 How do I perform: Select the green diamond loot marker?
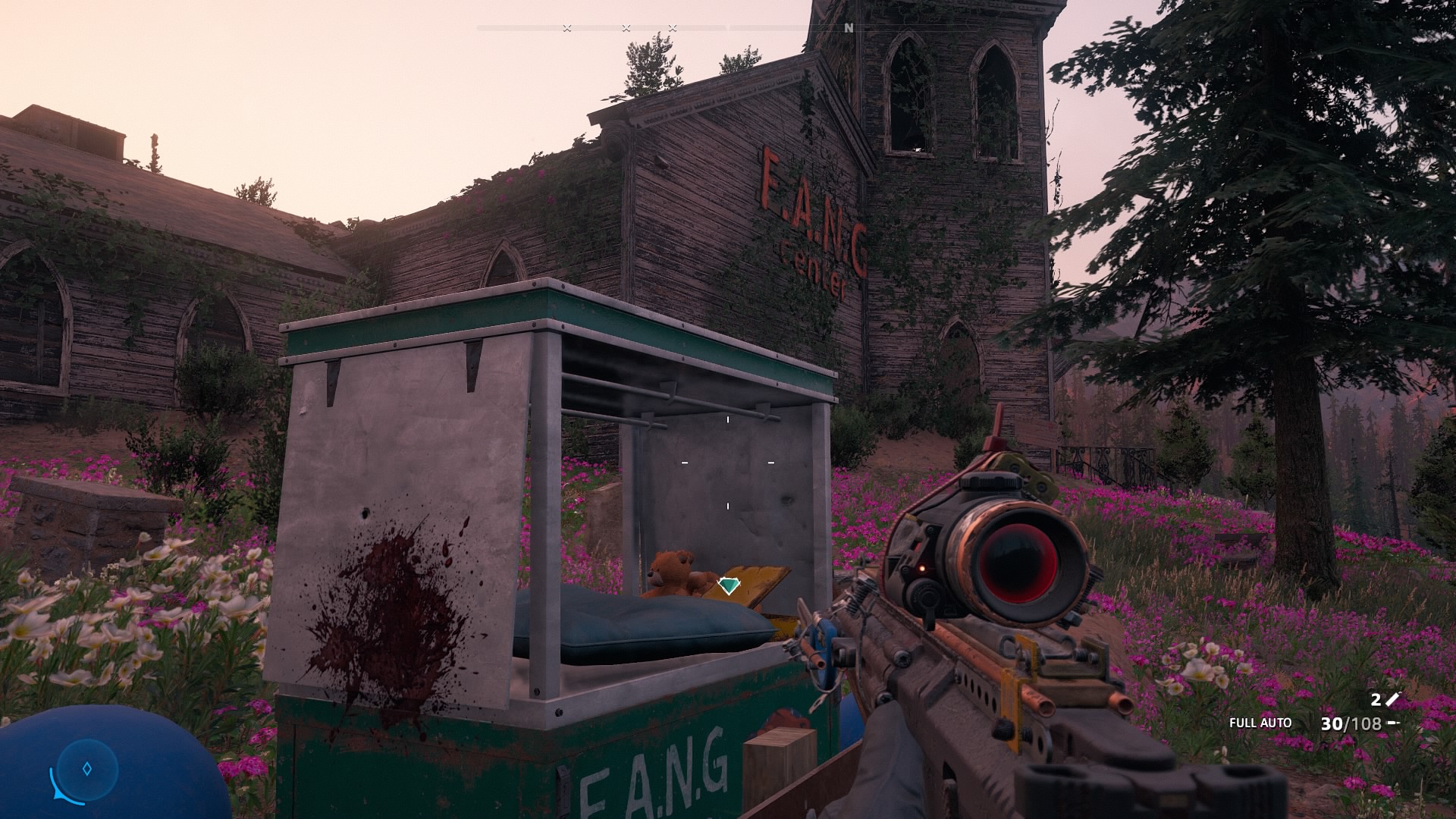coord(727,585)
